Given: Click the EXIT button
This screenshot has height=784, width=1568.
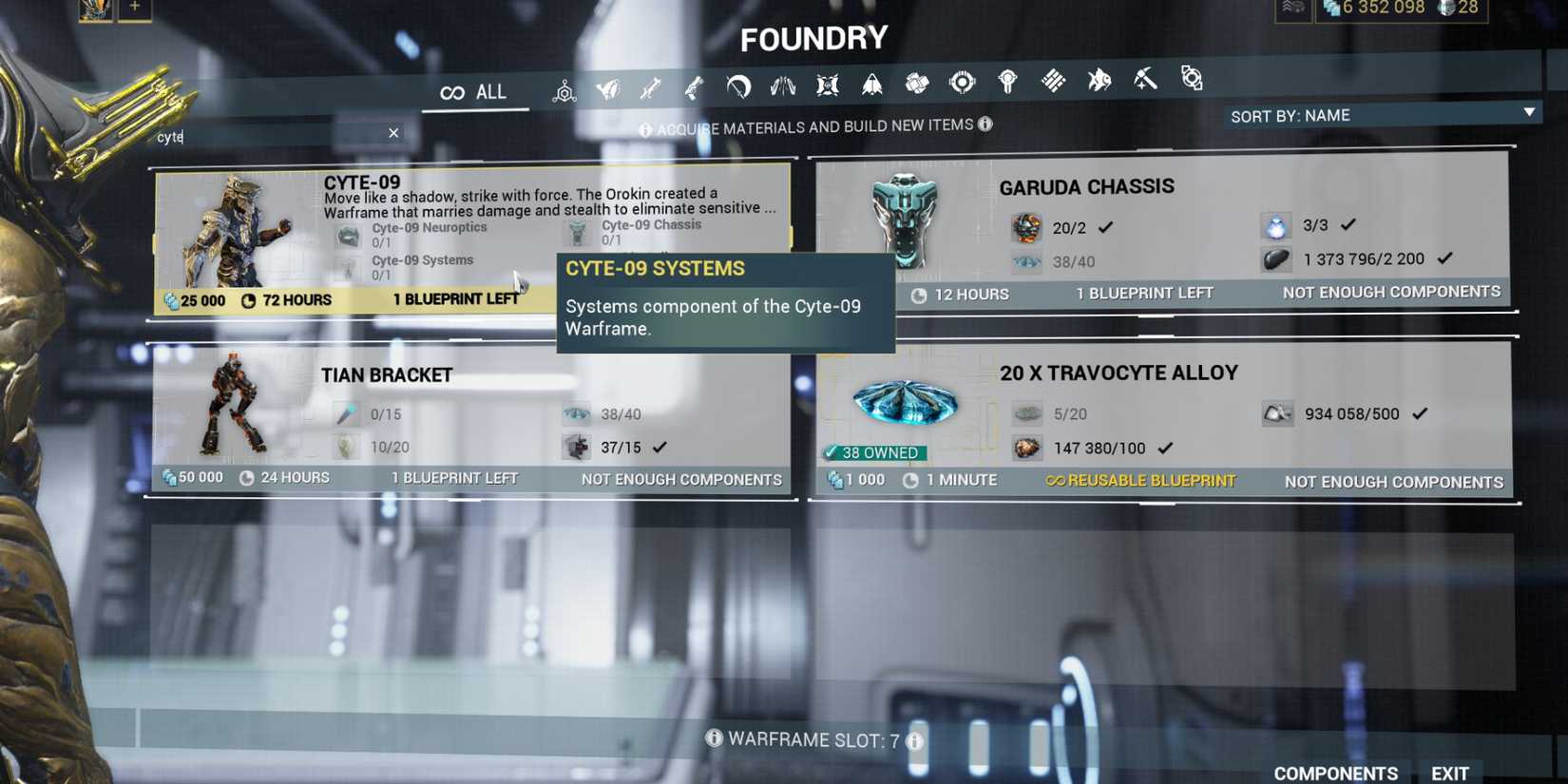Looking at the screenshot, I should coord(1448,772).
